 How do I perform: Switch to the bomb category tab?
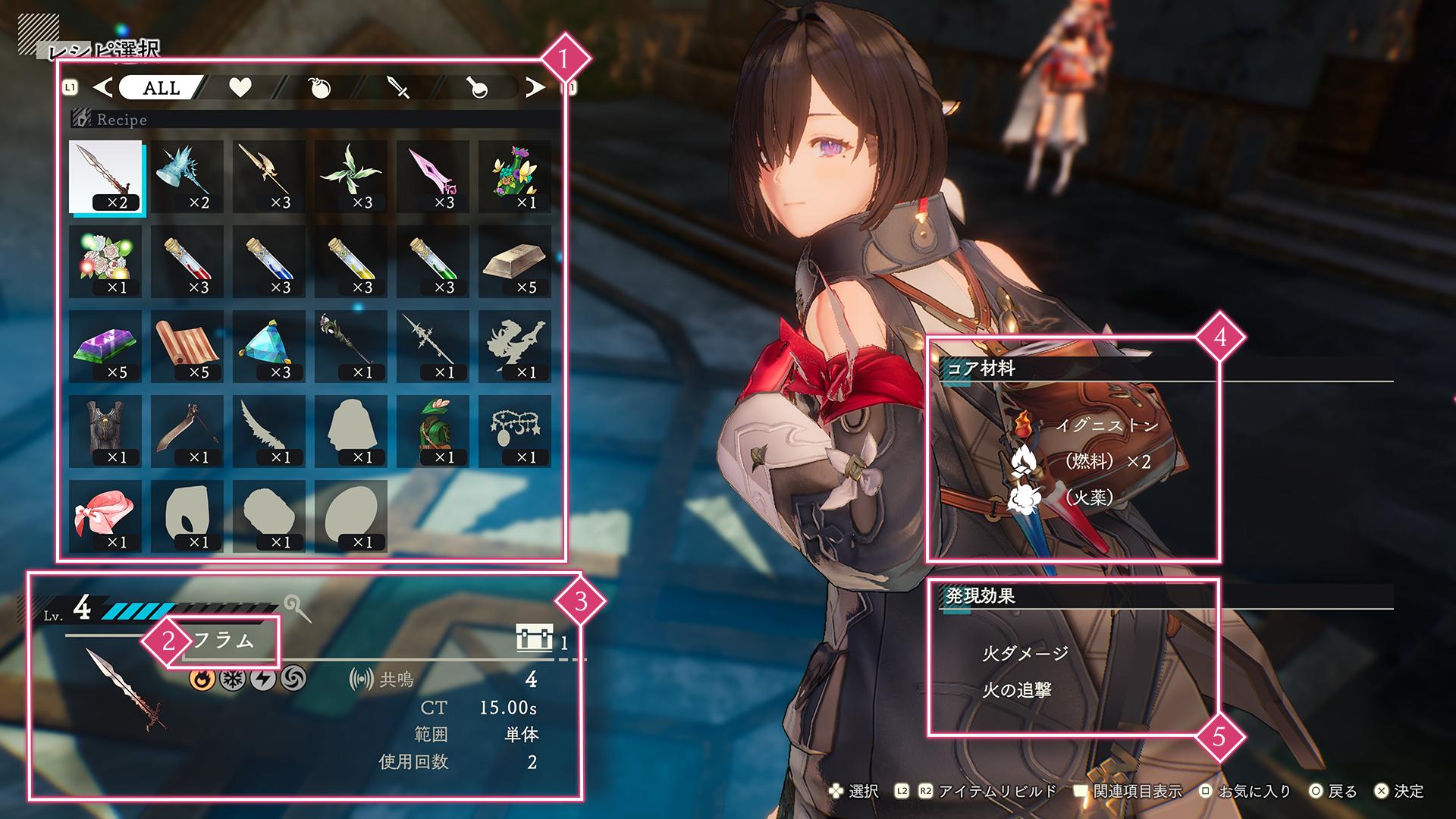tap(321, 88)
